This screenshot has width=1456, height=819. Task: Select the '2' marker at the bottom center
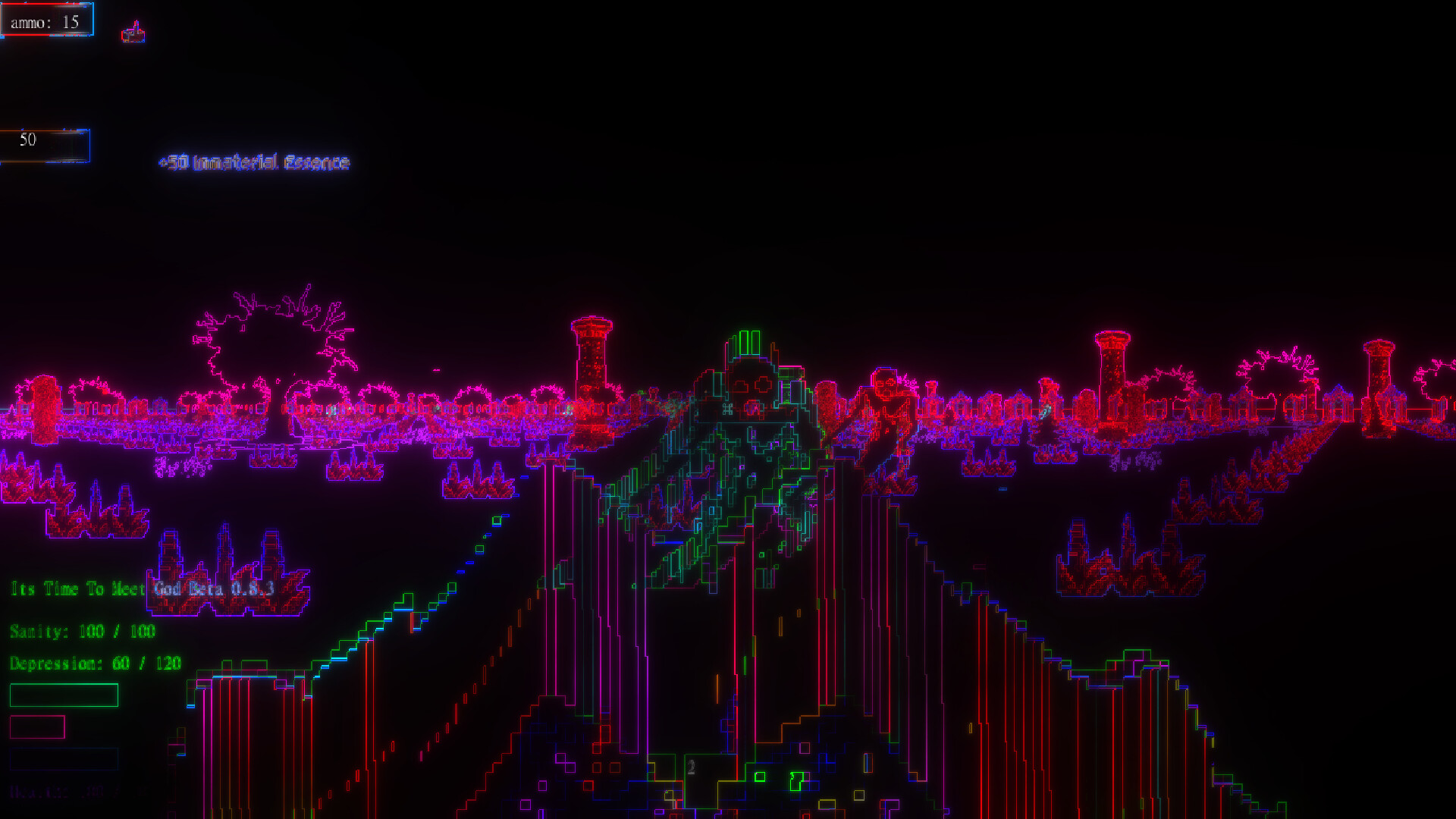tap(691, 767)
